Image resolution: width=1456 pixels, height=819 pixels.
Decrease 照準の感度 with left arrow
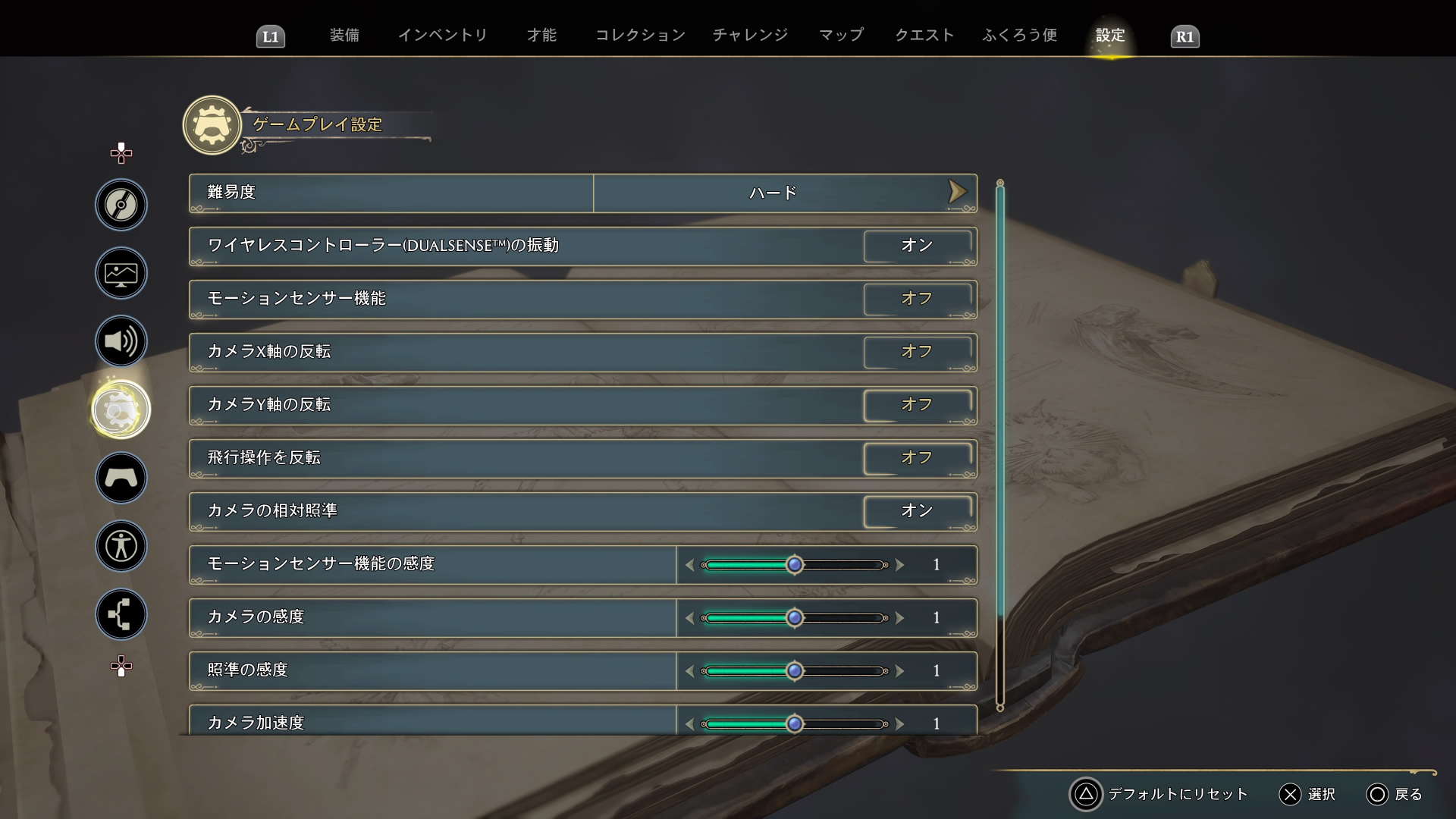(689, 670)
